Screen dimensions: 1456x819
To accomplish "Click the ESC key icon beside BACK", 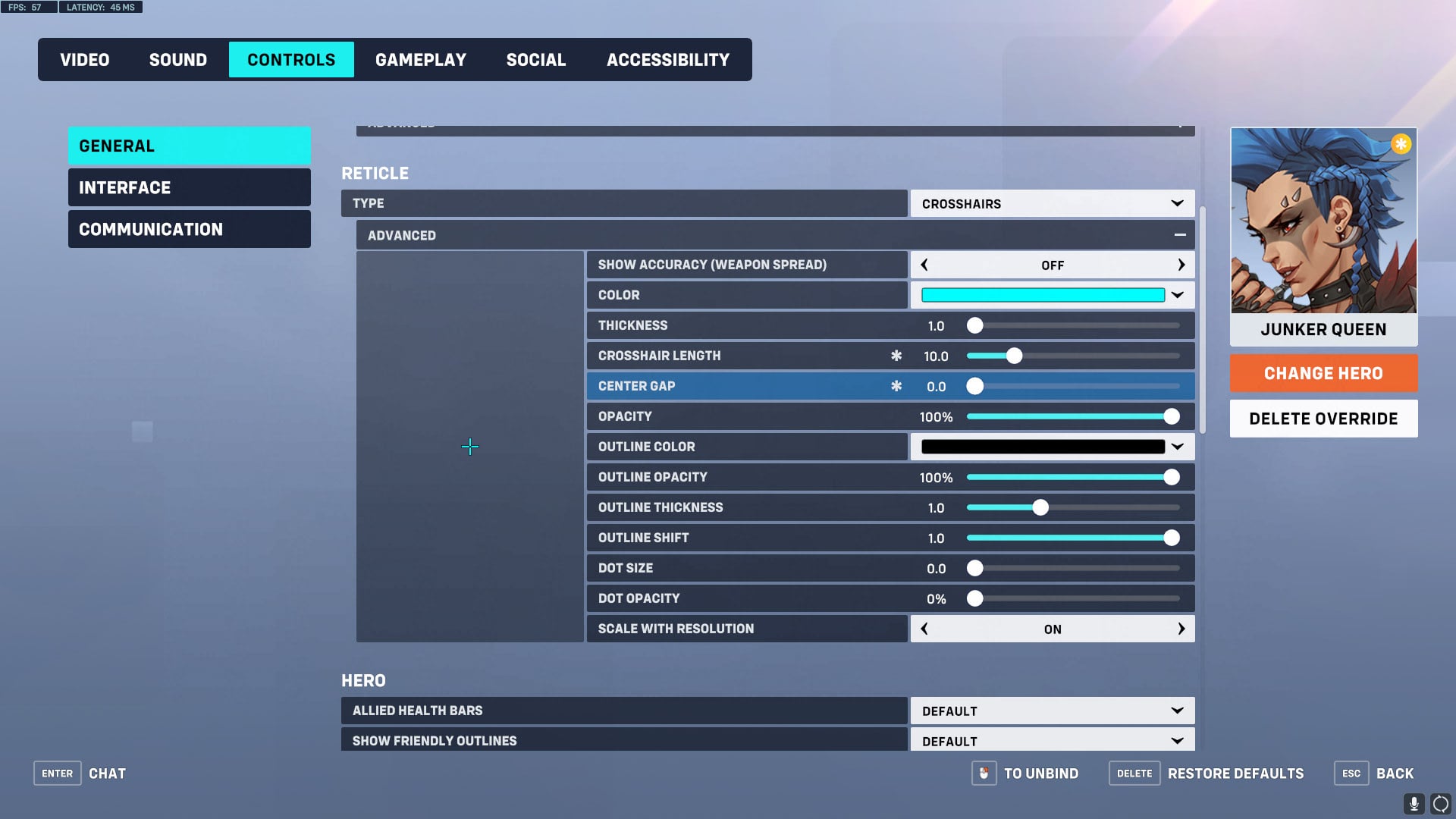I will pos(1351,773).
